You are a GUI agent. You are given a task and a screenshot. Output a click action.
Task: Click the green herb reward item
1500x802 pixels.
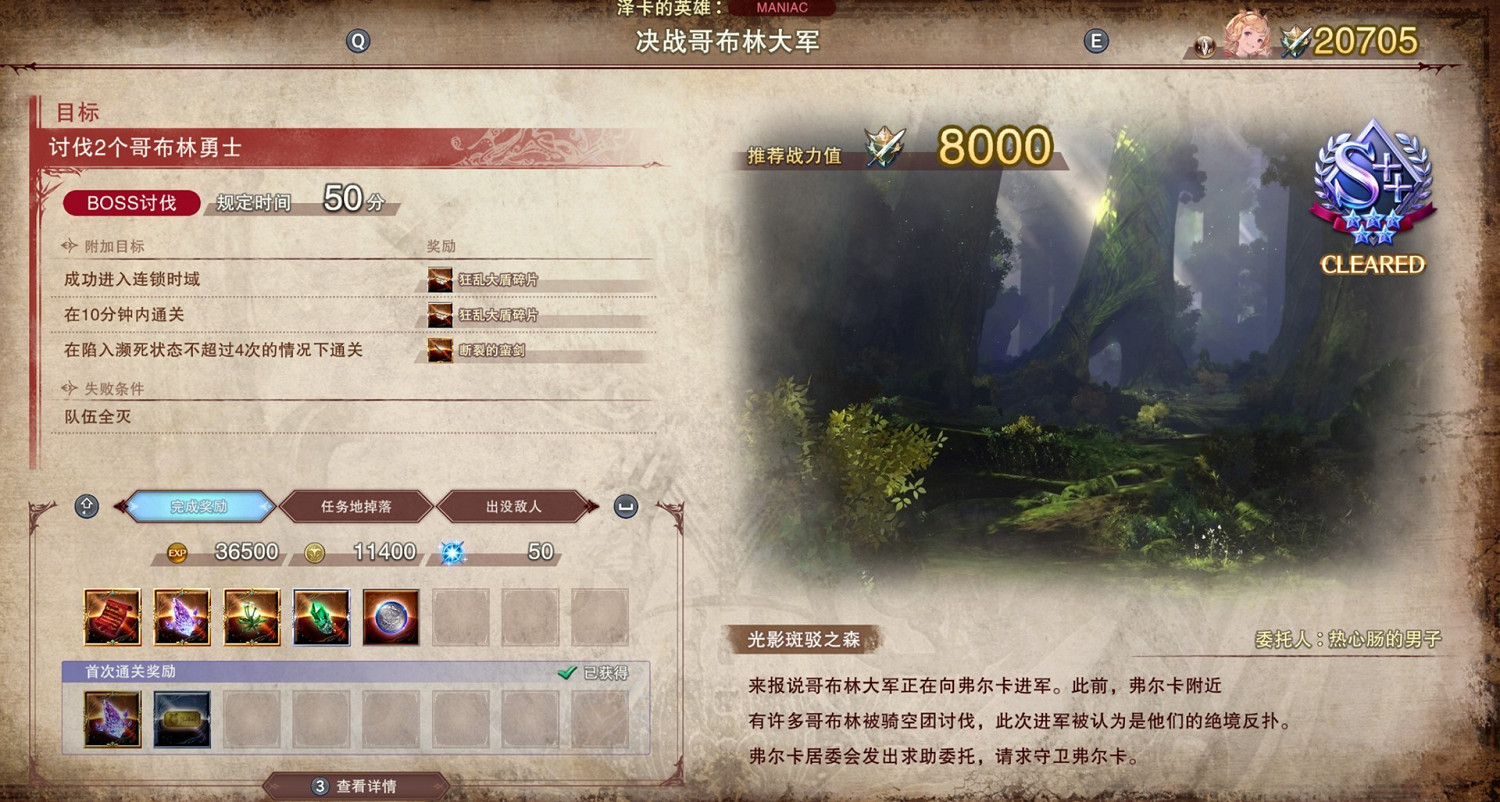click(251, 616)
